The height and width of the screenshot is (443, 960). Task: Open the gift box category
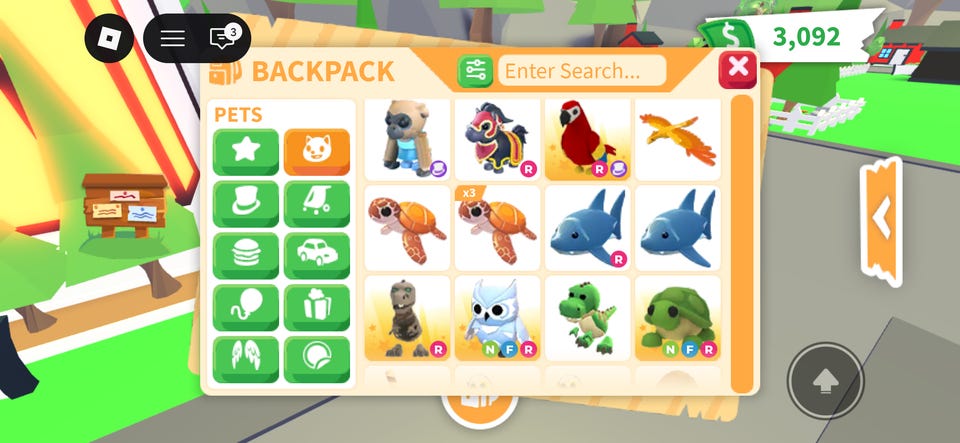(317, 308)
